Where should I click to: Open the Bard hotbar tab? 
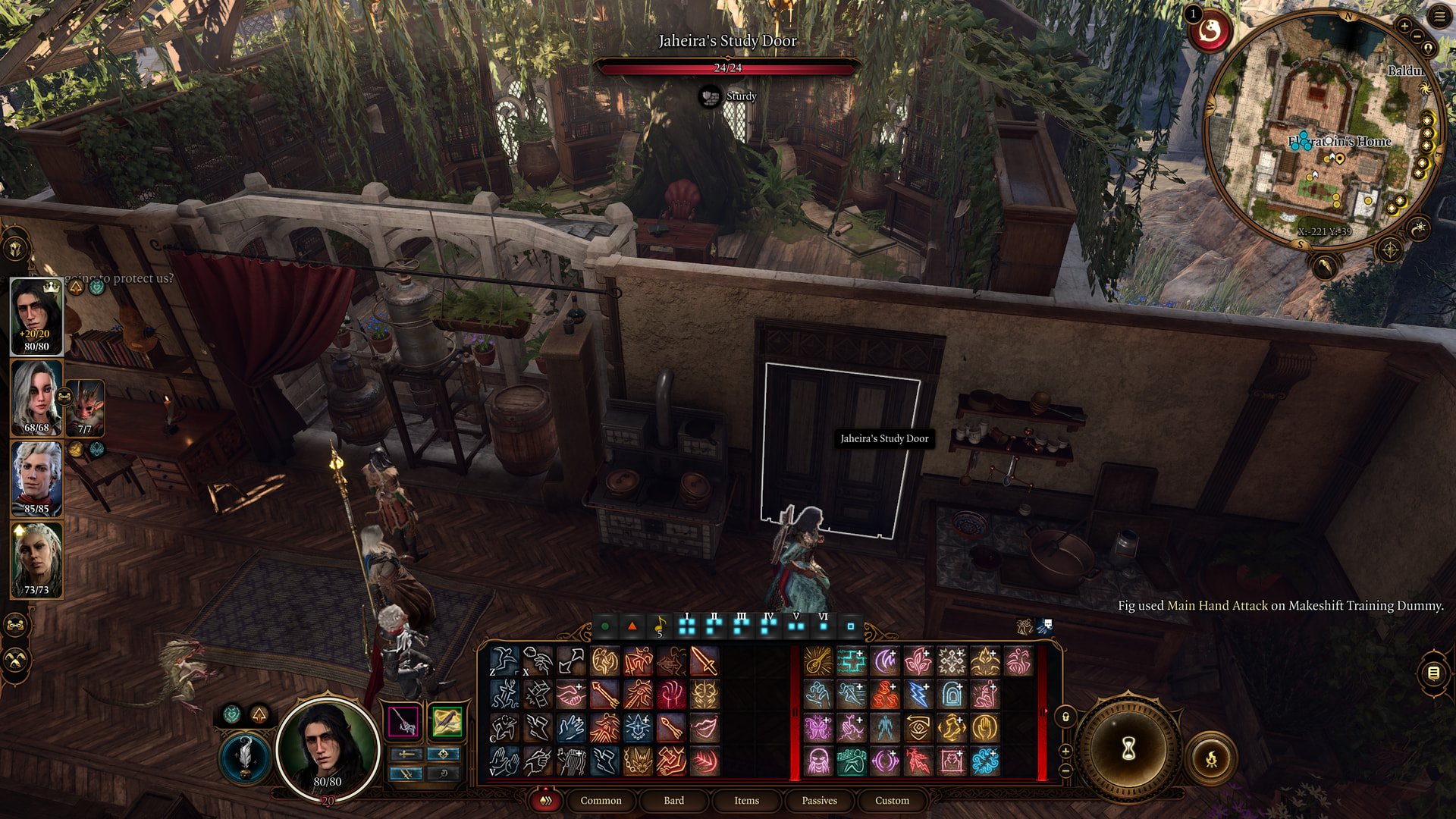[x=673, y=800]
